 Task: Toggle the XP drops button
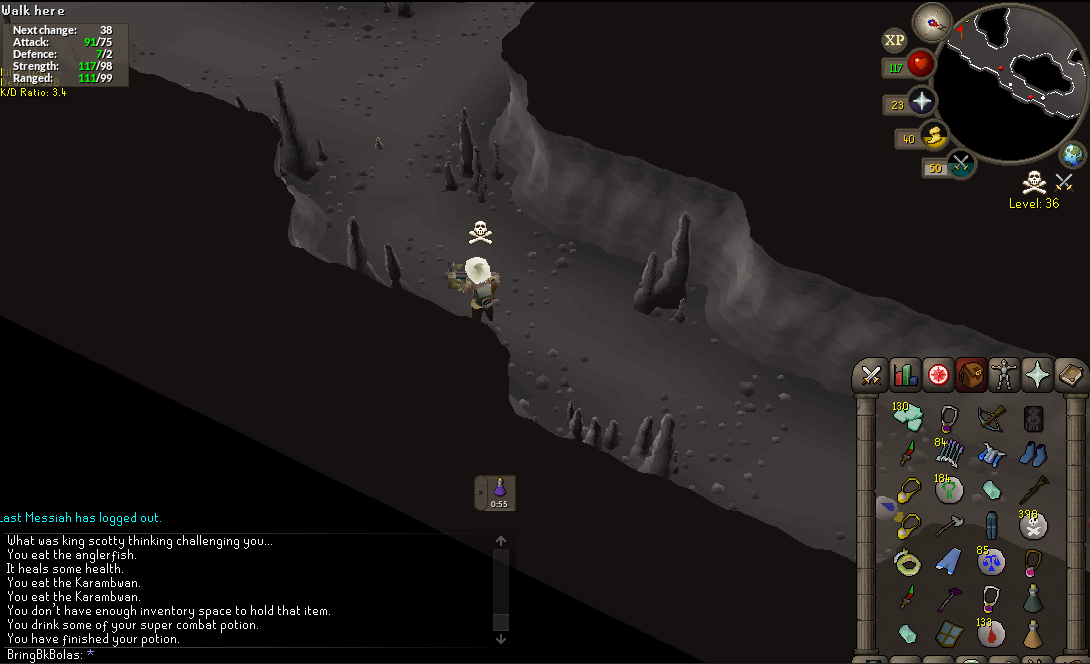click(894, 40)
